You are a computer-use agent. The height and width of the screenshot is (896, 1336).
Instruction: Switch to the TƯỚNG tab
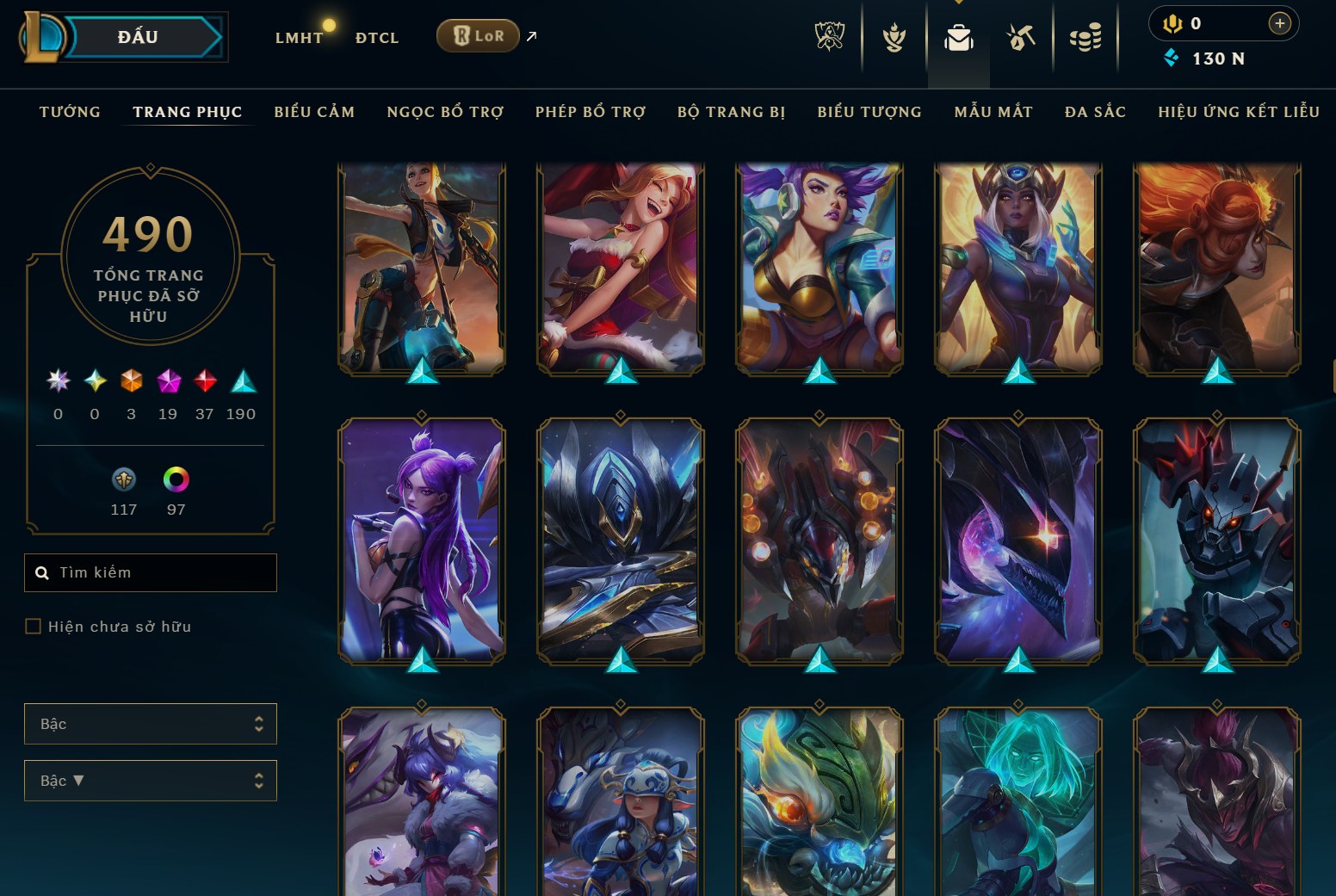69,112
